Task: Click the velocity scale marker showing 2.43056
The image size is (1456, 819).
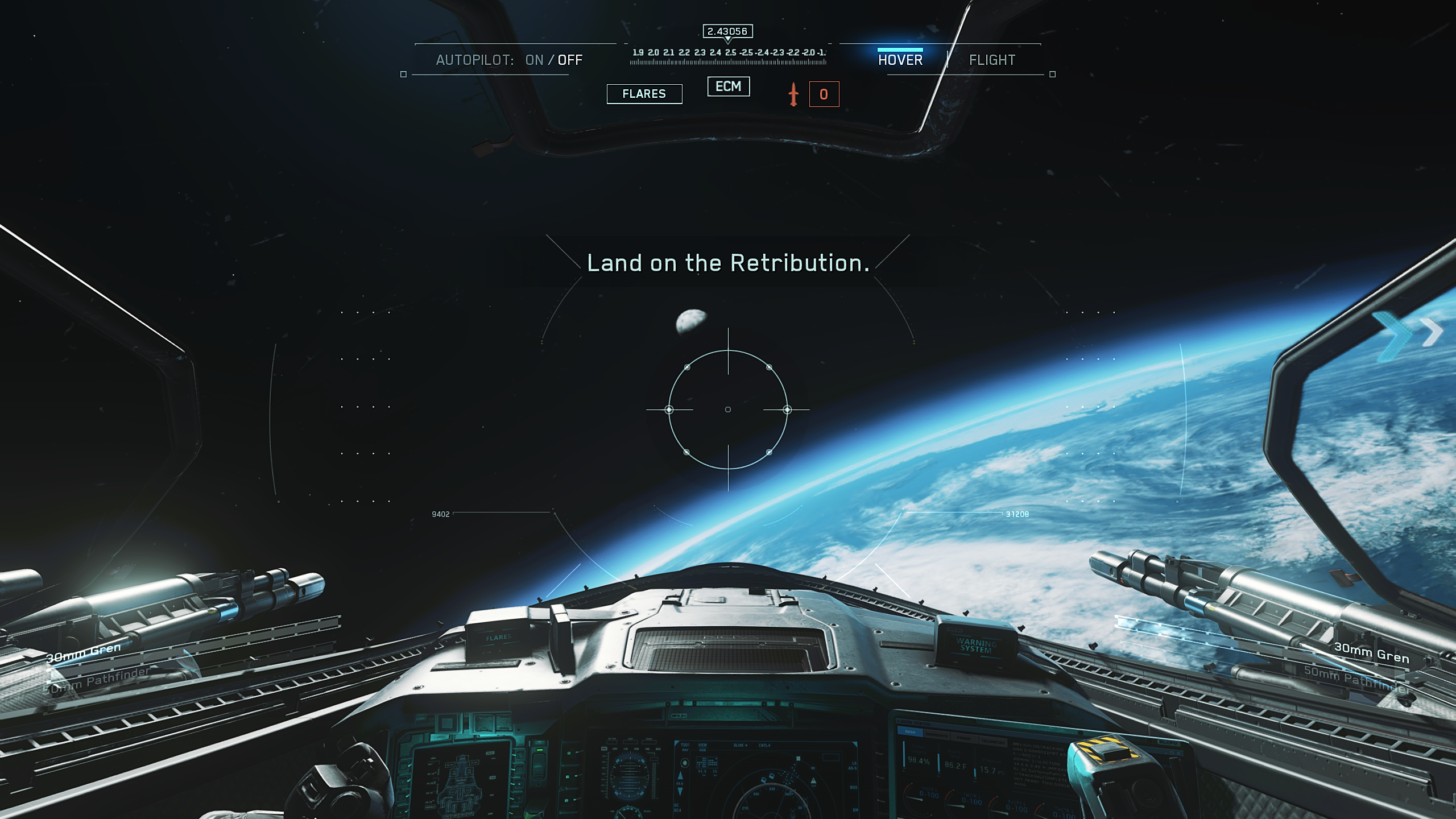Action: click(x=728, y=32)
